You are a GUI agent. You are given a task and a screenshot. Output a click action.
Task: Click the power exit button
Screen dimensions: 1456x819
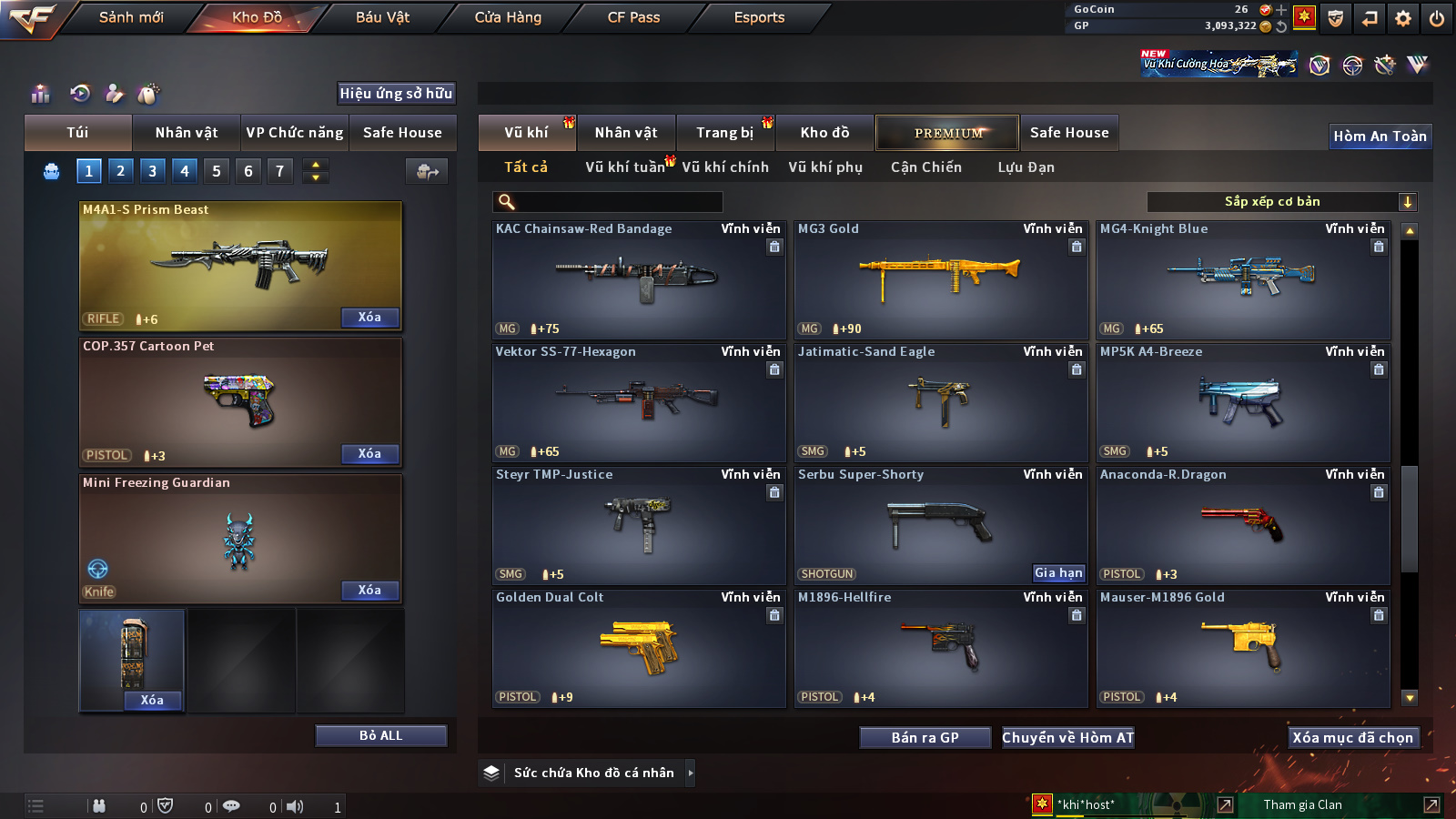(1437, 18)
